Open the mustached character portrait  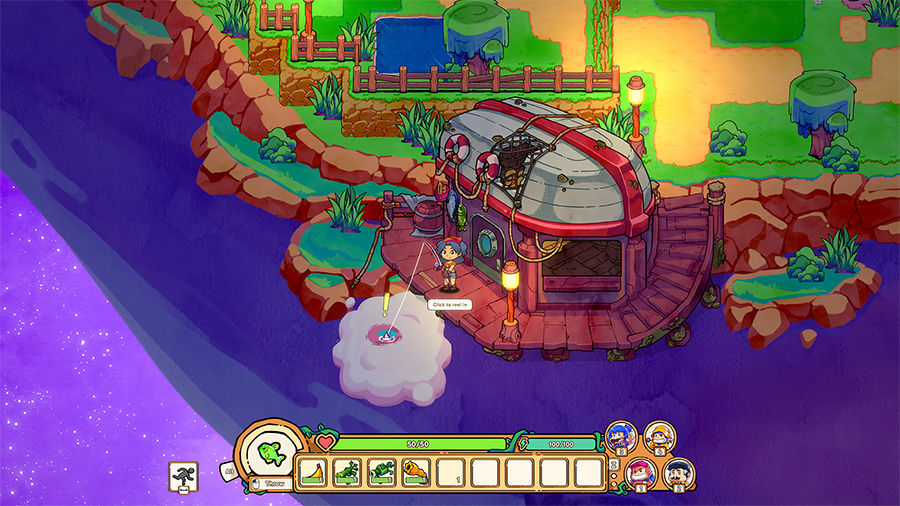tap(679, 472)
